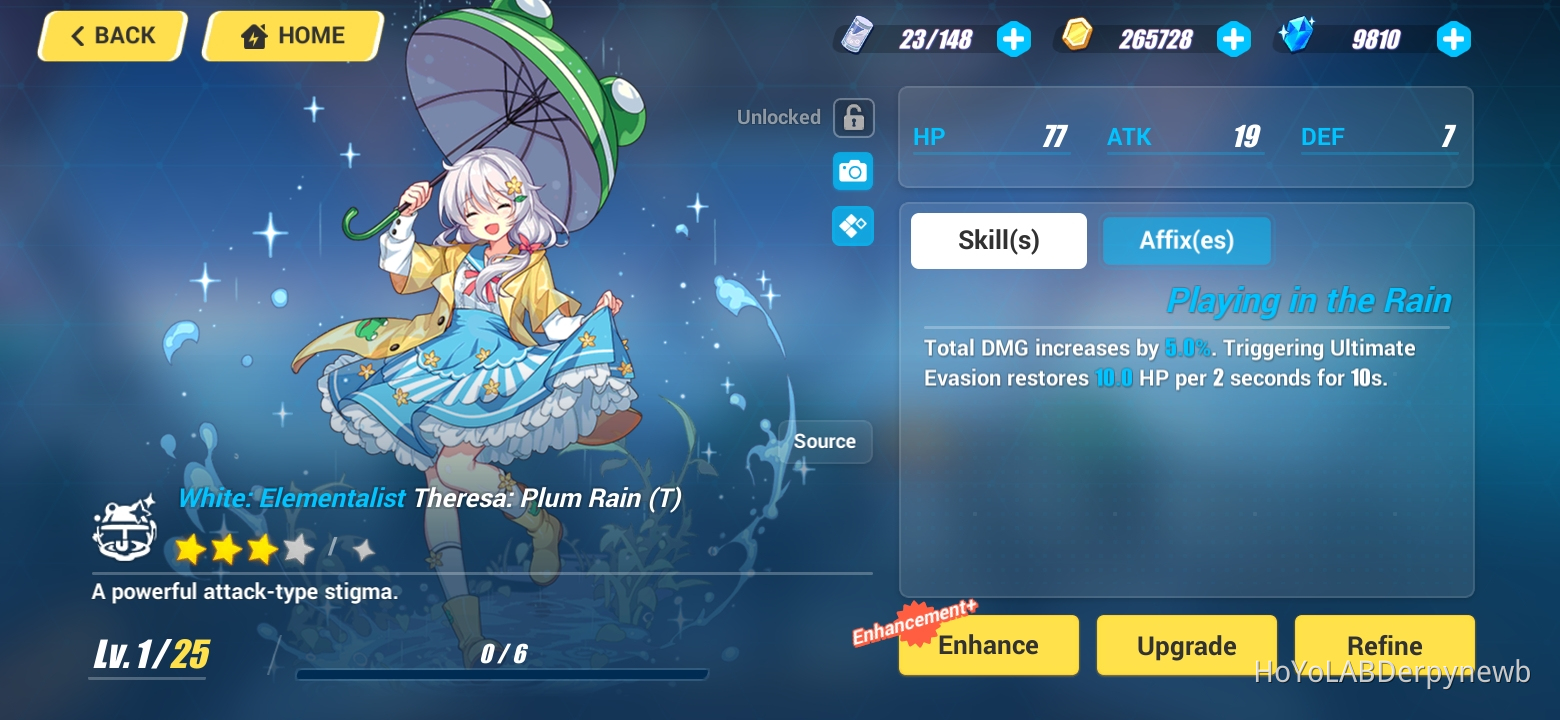Open the Source panel for this stigma
The height and width of the screenshot is (720, 1560).
(825, 441)
